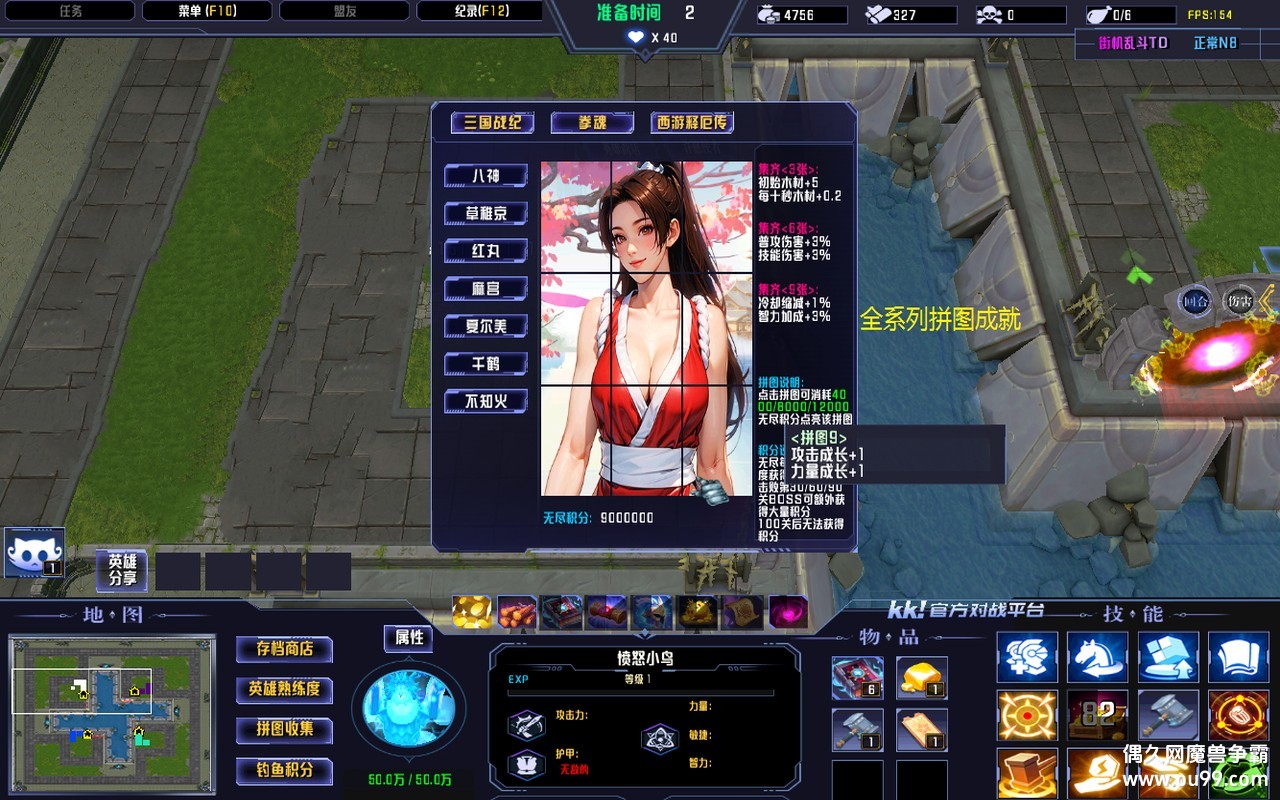Show the 属性 attributes panel
Screen dimensions: 1280x800
coord(409,638)
